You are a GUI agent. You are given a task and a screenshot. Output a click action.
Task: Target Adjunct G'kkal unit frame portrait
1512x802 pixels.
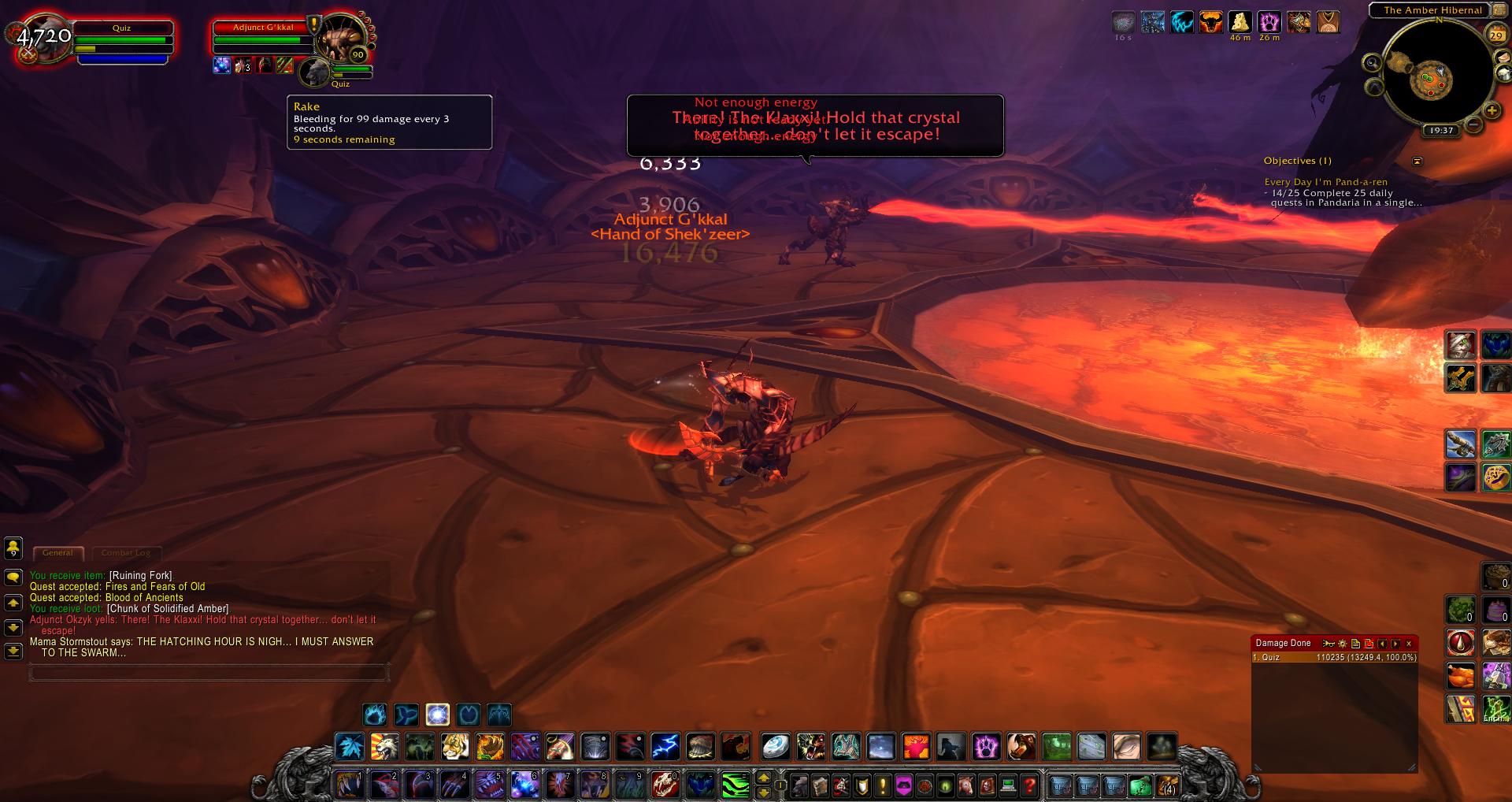(x=340, y=39)
